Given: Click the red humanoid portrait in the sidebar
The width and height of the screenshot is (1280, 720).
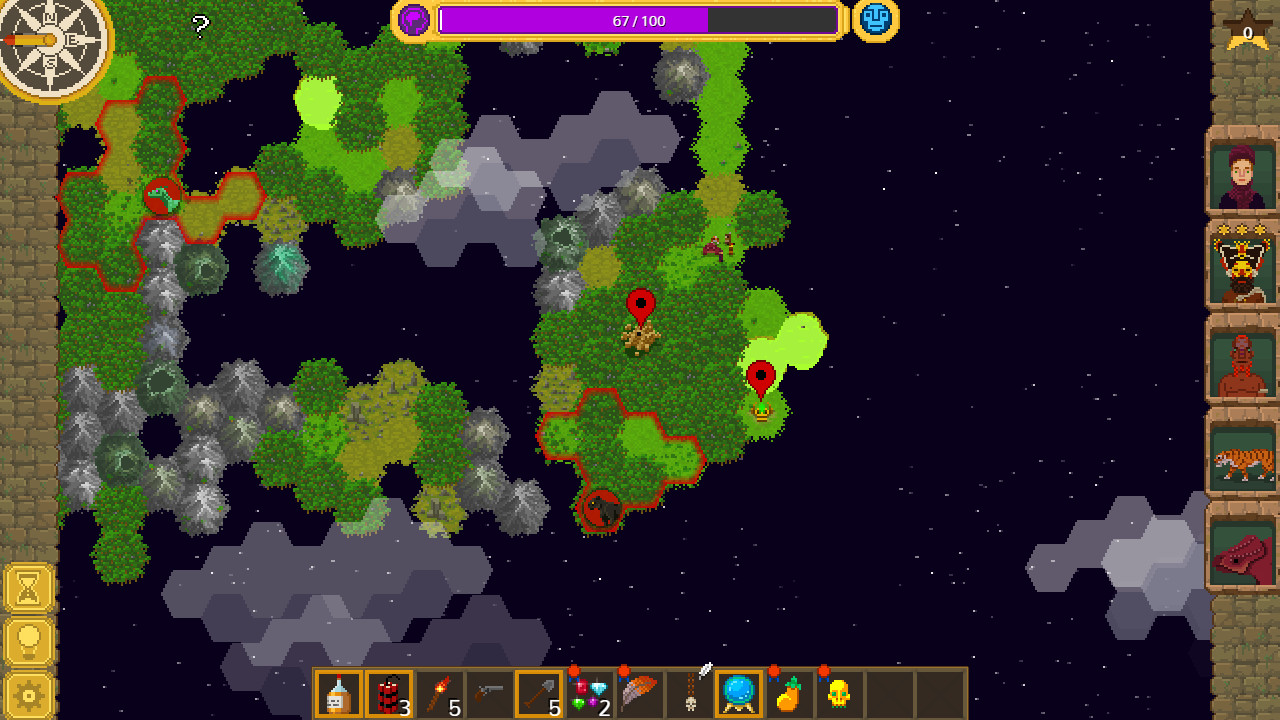Looking at the screenshot, I should (x=1241, y=364).
